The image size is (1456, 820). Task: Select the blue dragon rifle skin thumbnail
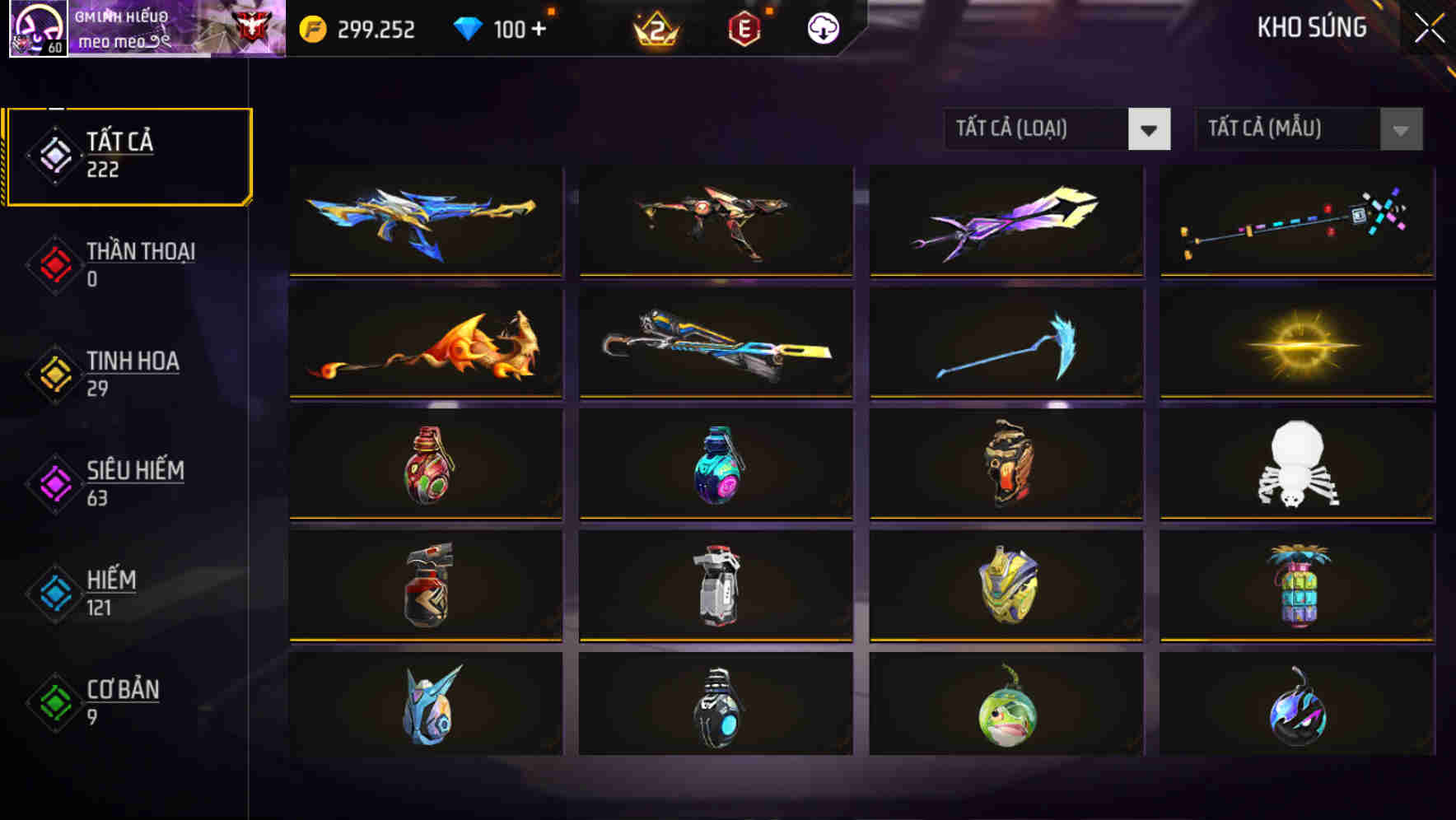tap(425, 221)
